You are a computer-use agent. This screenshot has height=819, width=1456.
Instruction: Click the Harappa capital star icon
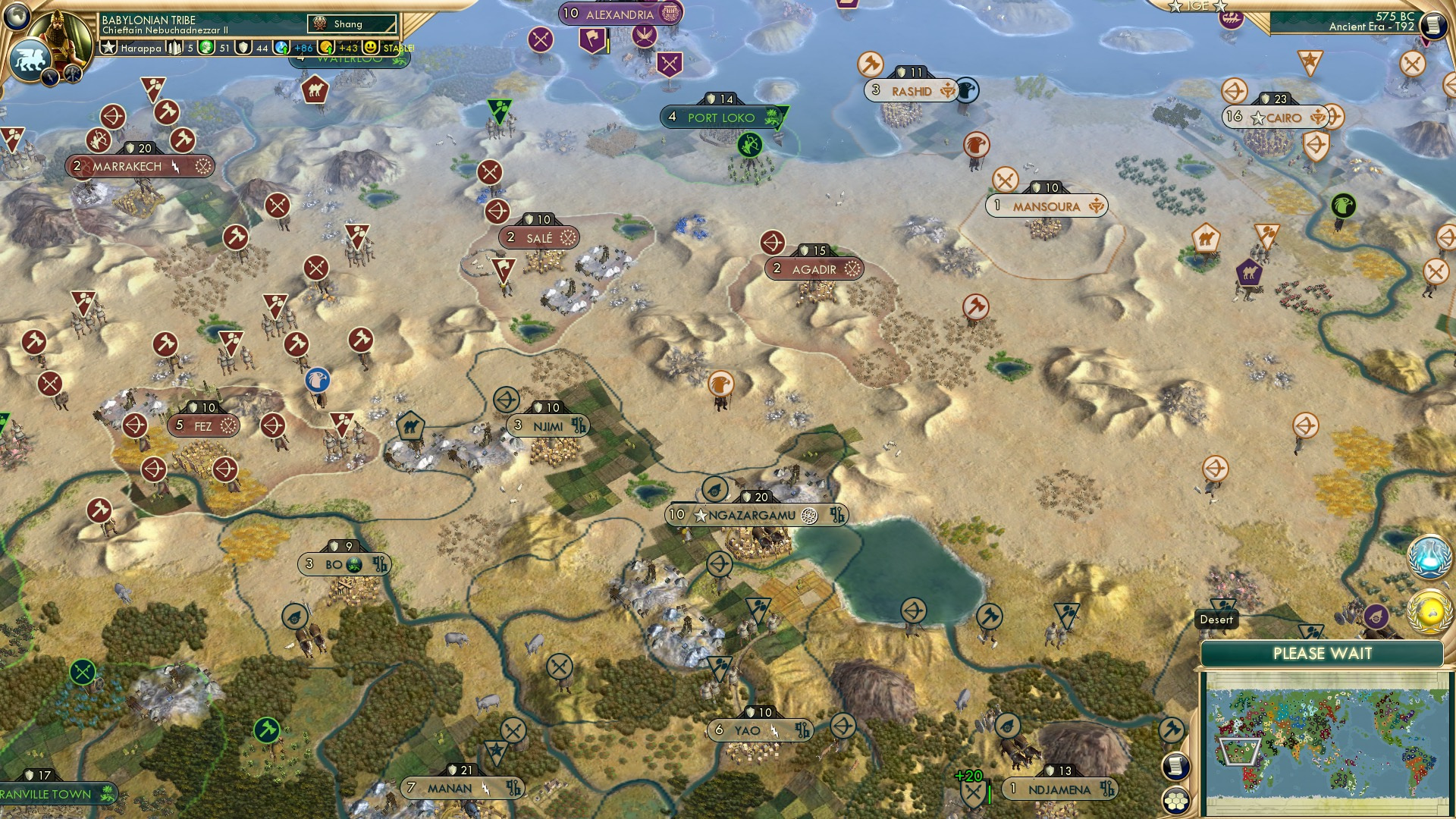tap(109, 48)
